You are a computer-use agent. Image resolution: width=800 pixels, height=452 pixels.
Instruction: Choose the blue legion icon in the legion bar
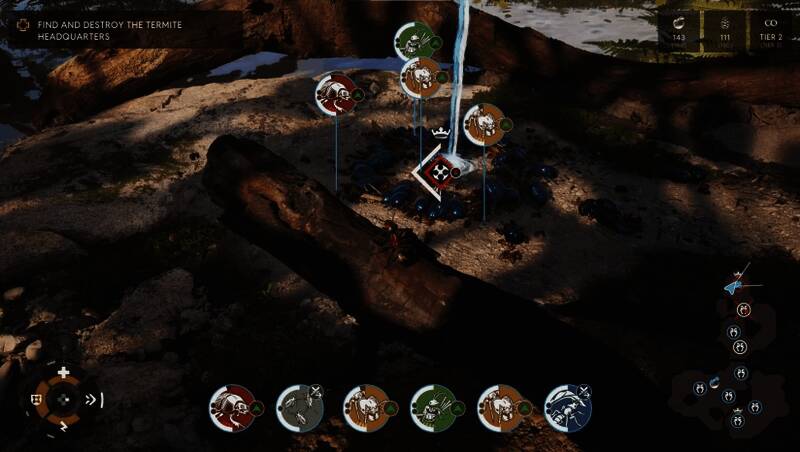(568, 408)
